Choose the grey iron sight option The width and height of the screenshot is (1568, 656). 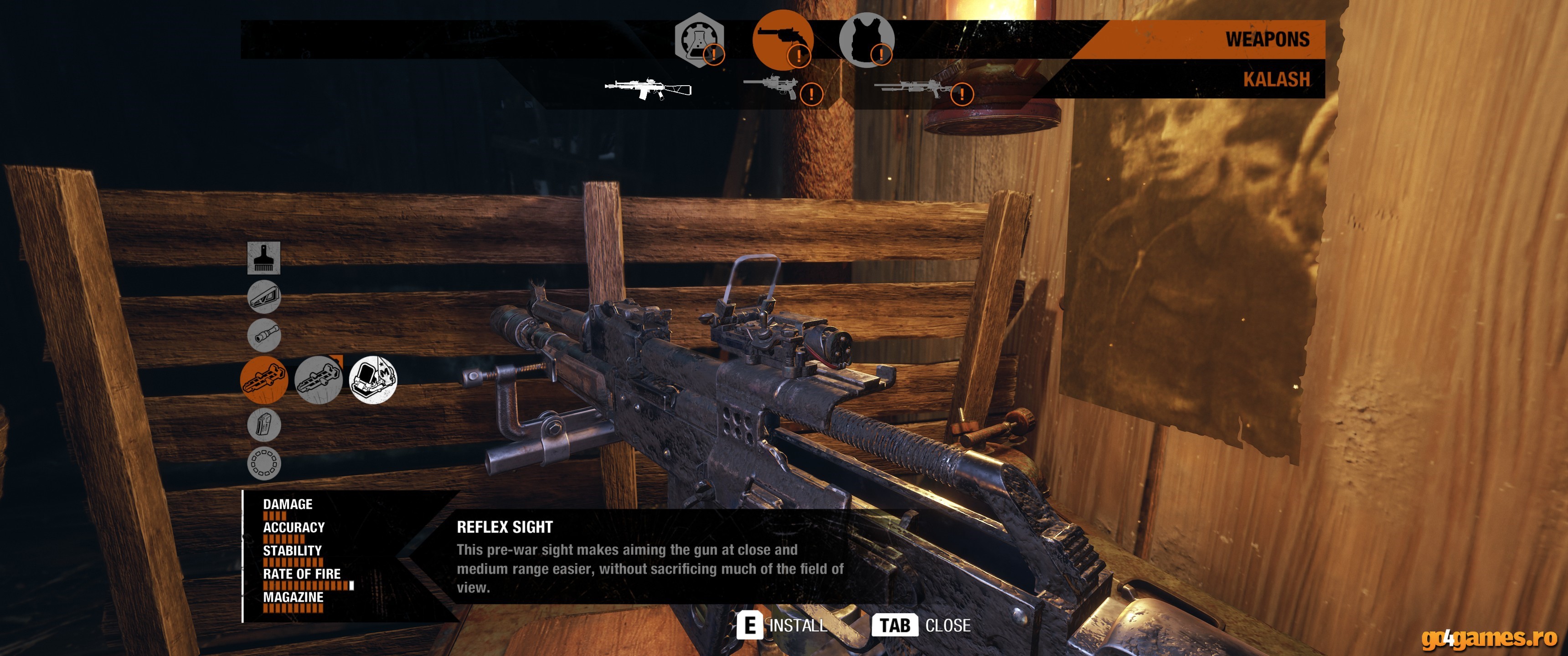point(318,380)
